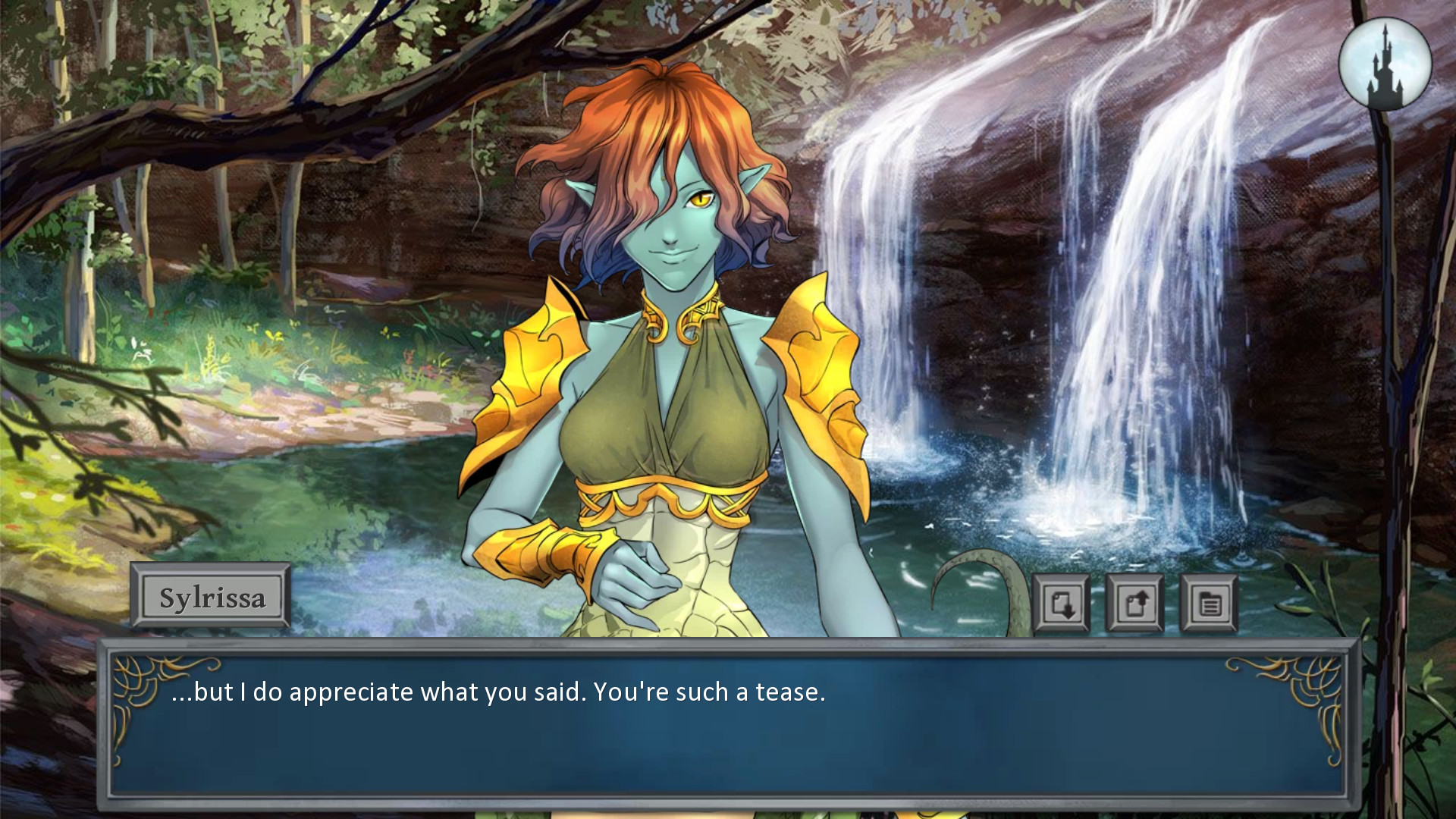The width and height of the screenshot is (1456, 819).
Task: Click the save button with the down arrow
Action: tap(1061, 604)
